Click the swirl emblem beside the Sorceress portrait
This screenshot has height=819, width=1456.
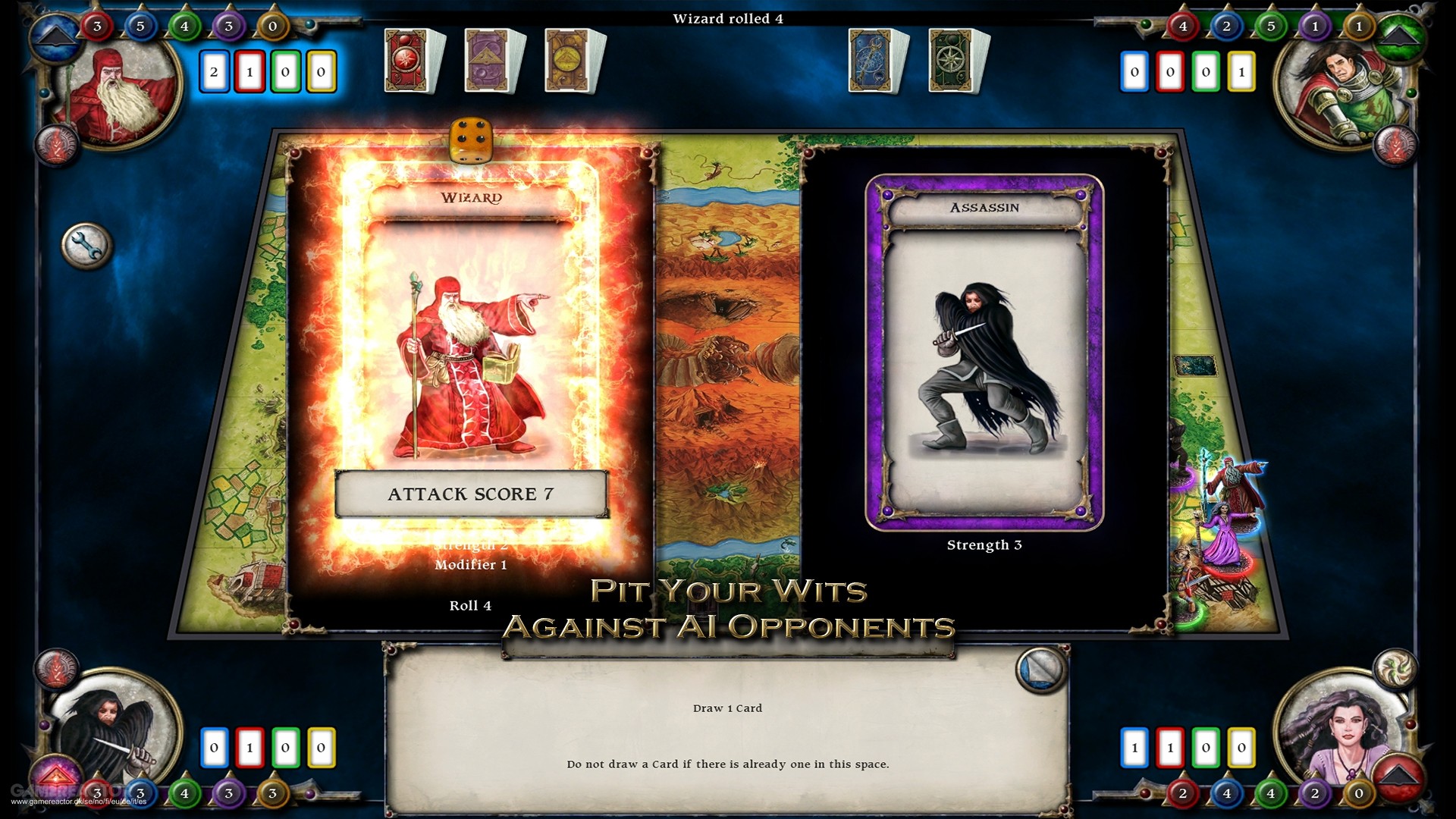point(1395,669)
